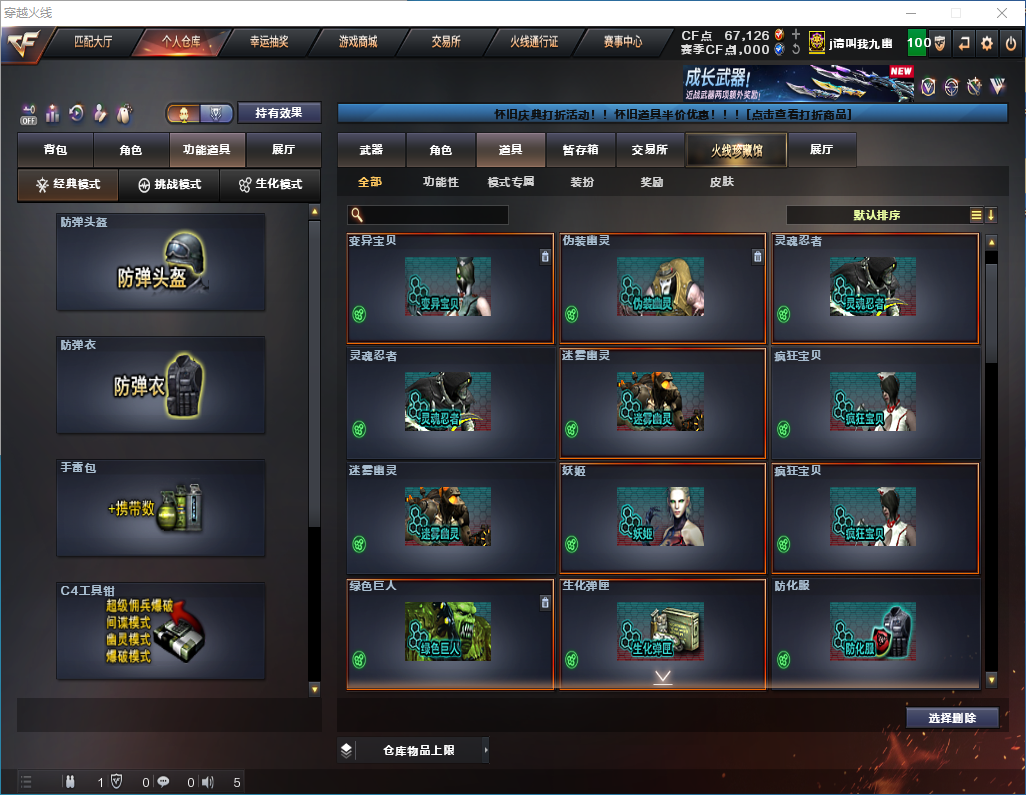
Task: Select the 挑战模式 mode tab
Action: tap(169, 185)
